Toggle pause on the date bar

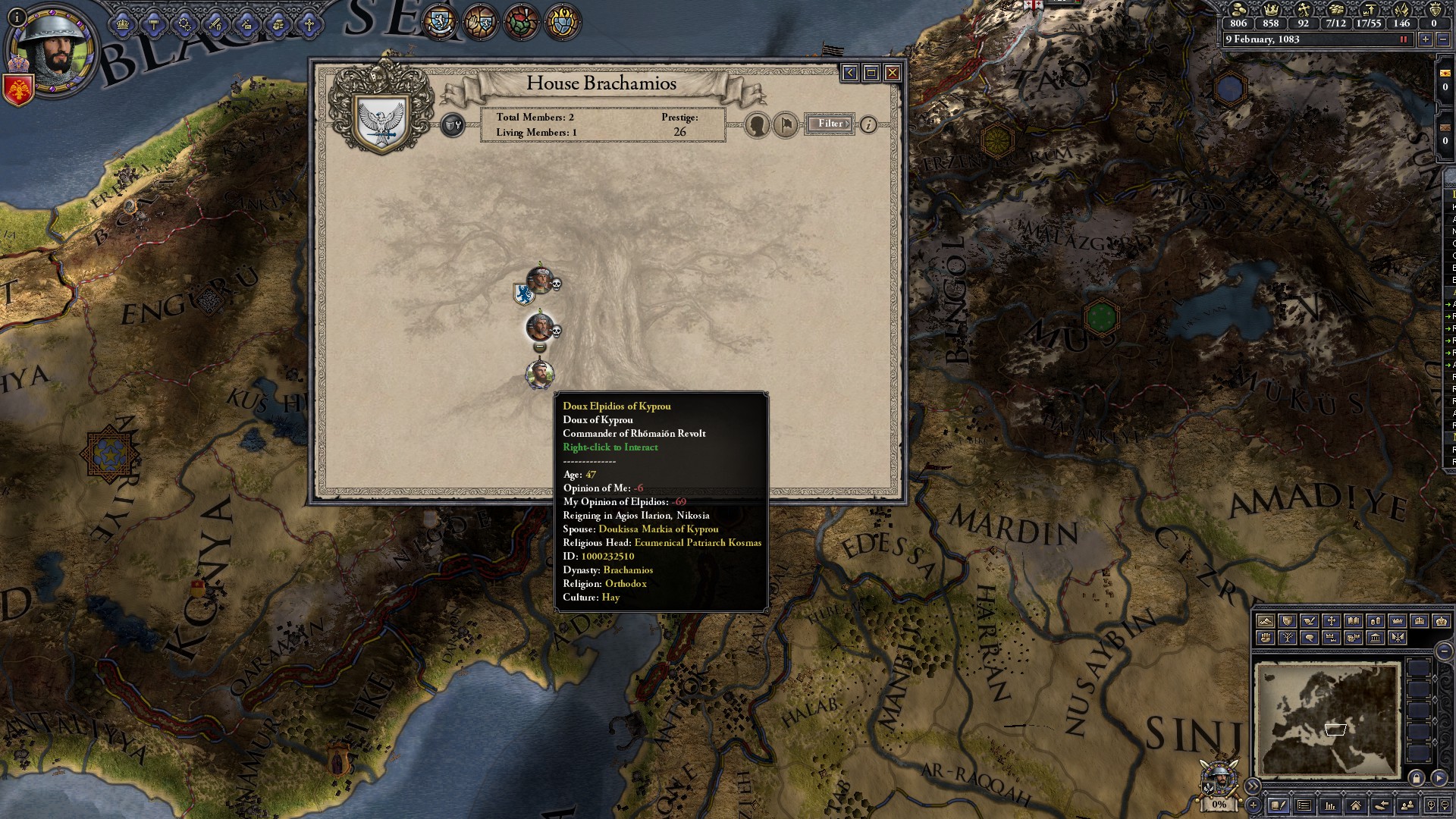pos(1404,39)
